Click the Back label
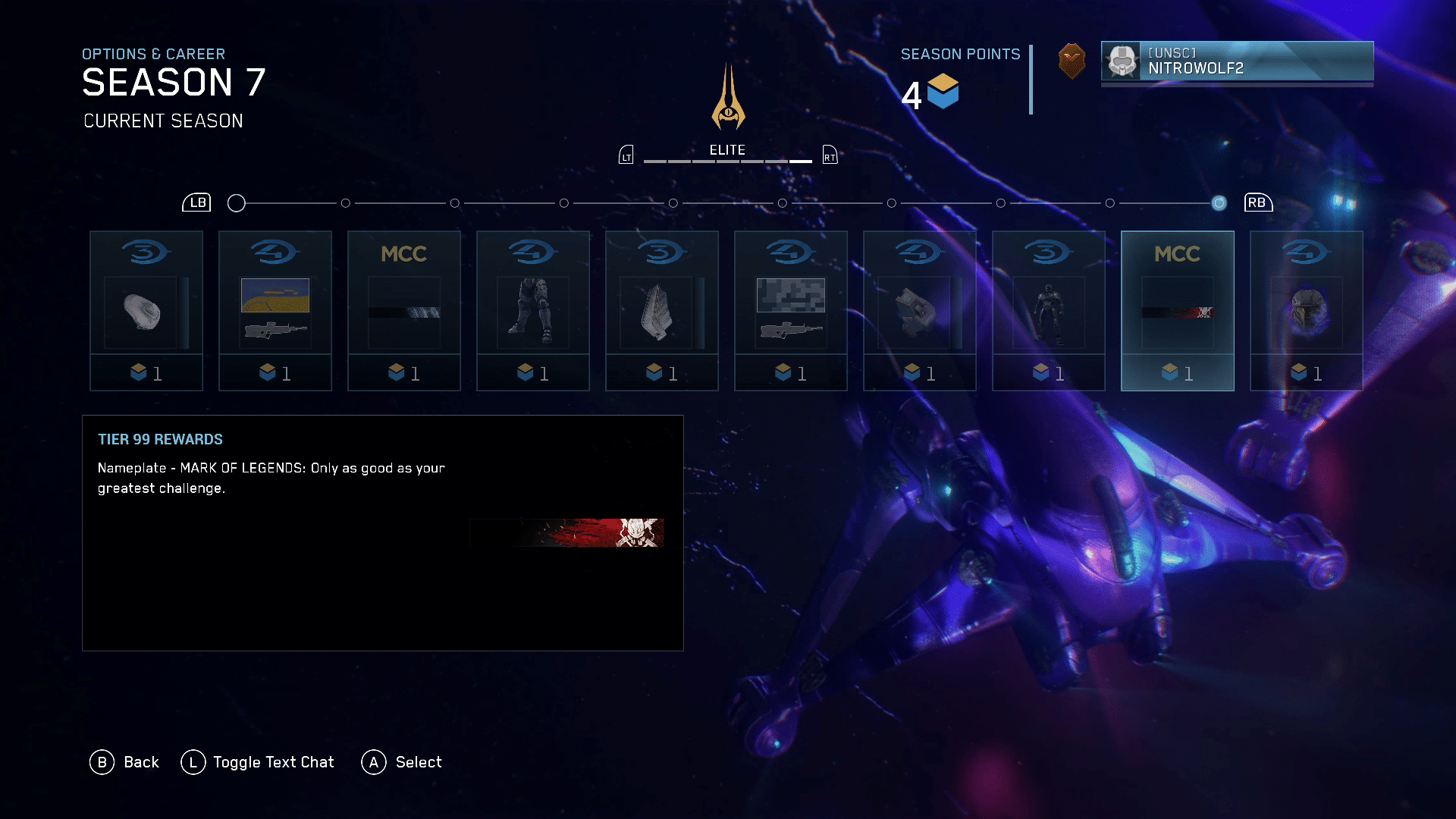Viewport: 1456px width, 819px height. pos(141,762)
